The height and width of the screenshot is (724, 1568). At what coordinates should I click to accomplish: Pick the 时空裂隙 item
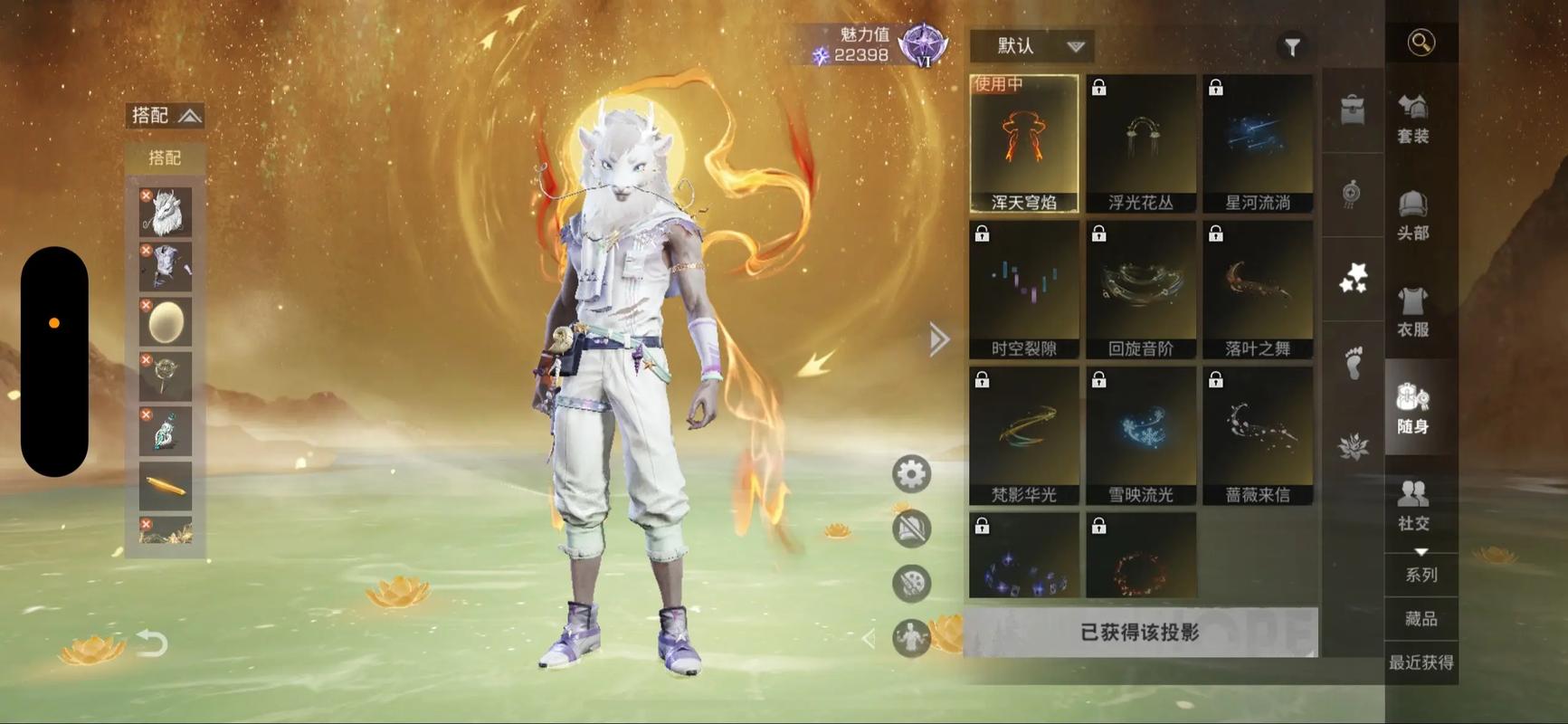pos(1024,291)
